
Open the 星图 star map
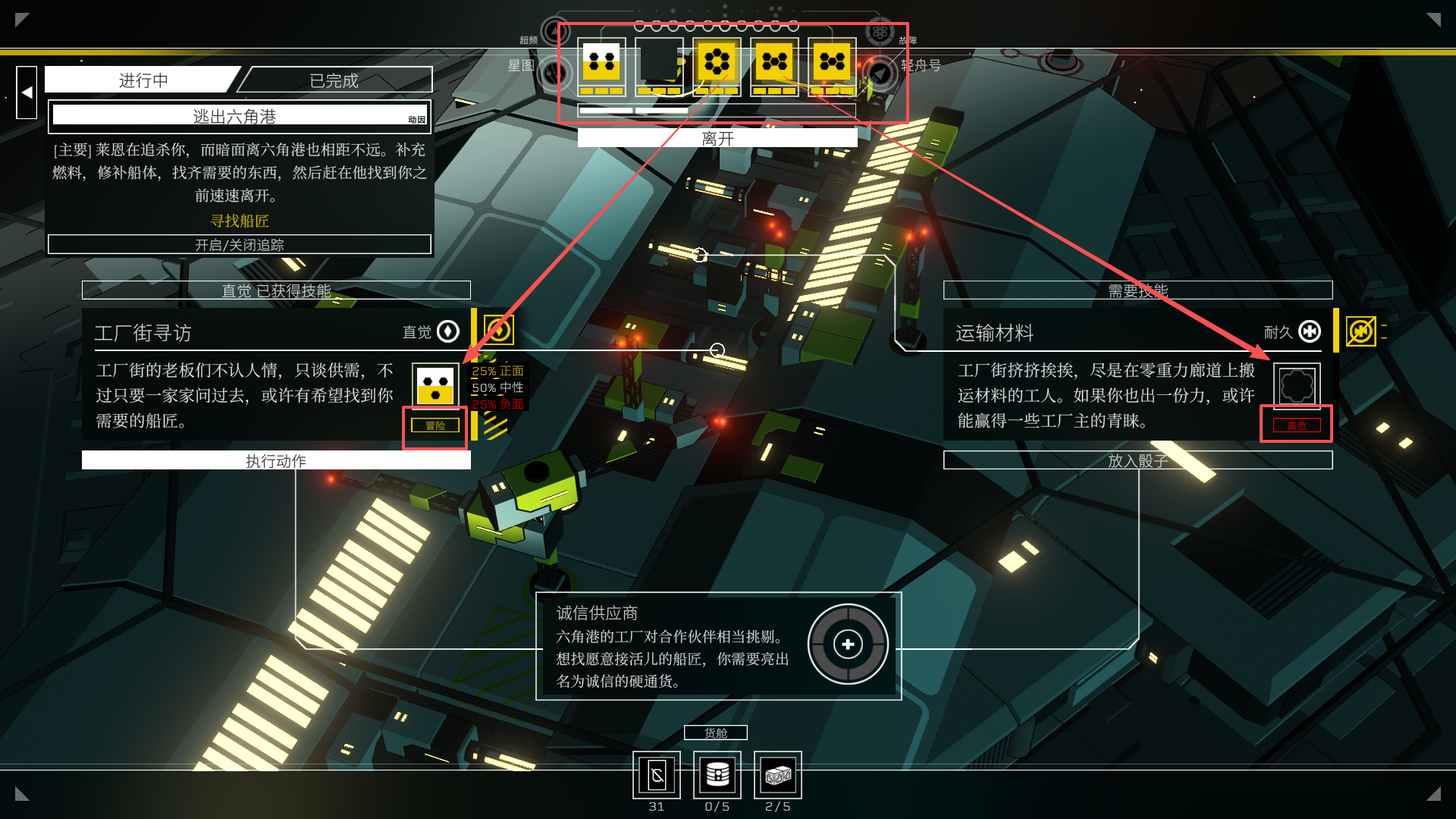[554, 73]
